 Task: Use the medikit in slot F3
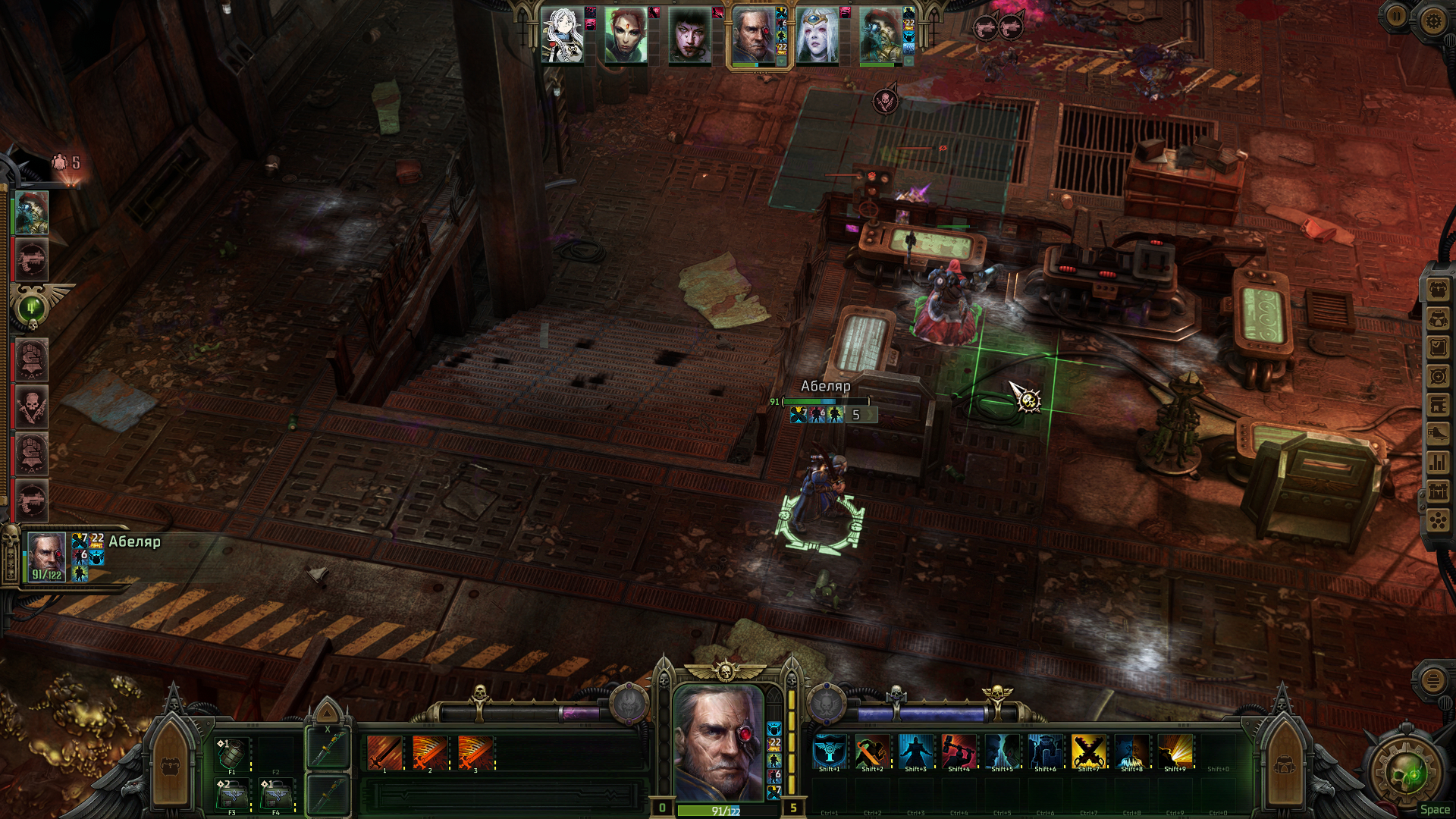pyautogui.click(x=232, y=795)
